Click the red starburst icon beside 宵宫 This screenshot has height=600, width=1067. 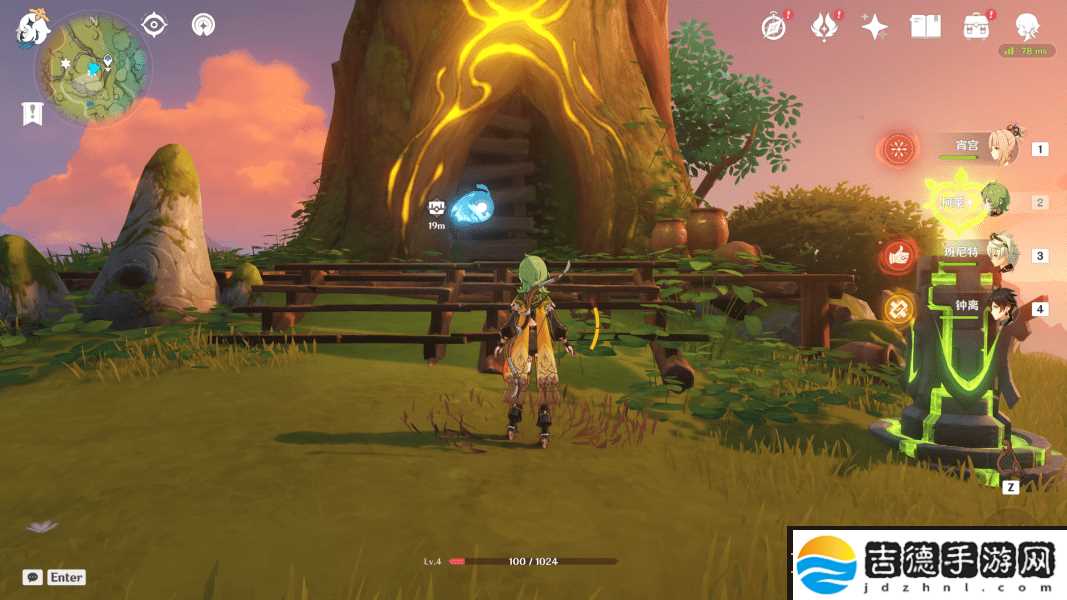[x=899, y=151]
